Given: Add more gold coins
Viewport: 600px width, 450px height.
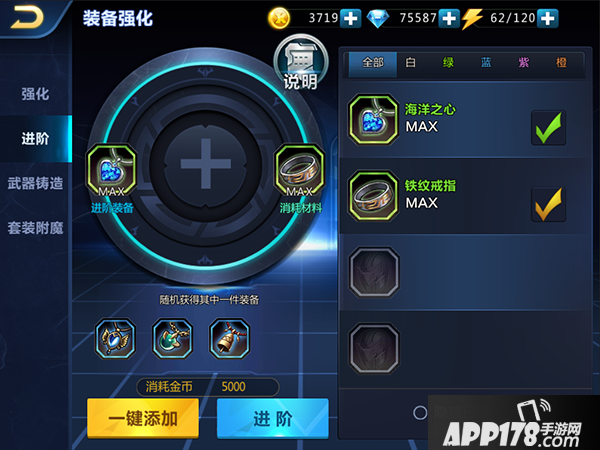Looking at the screenshot, I should coord(351,17).
